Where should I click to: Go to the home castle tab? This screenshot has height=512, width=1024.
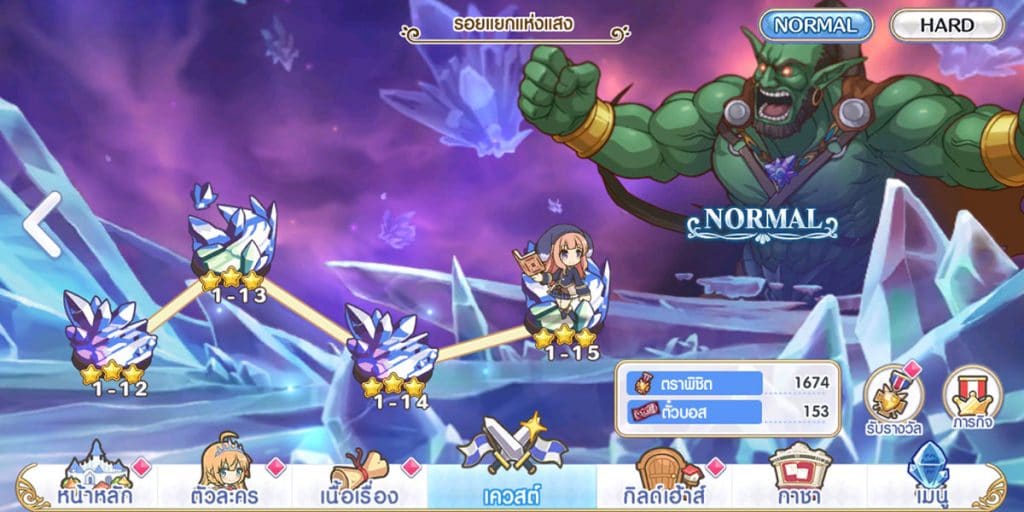(x=95, y=475)
